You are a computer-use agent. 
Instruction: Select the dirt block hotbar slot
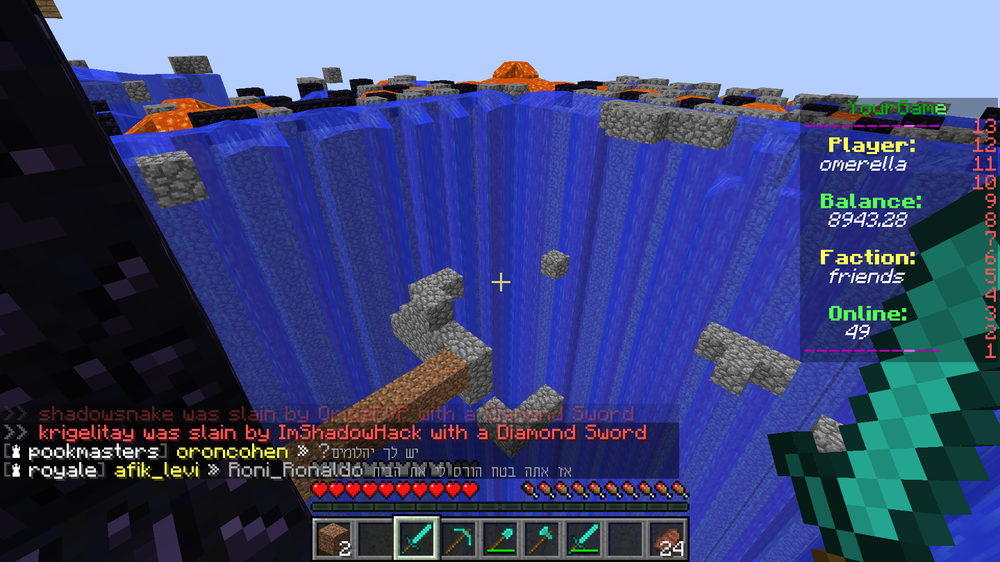click(332, 538)
